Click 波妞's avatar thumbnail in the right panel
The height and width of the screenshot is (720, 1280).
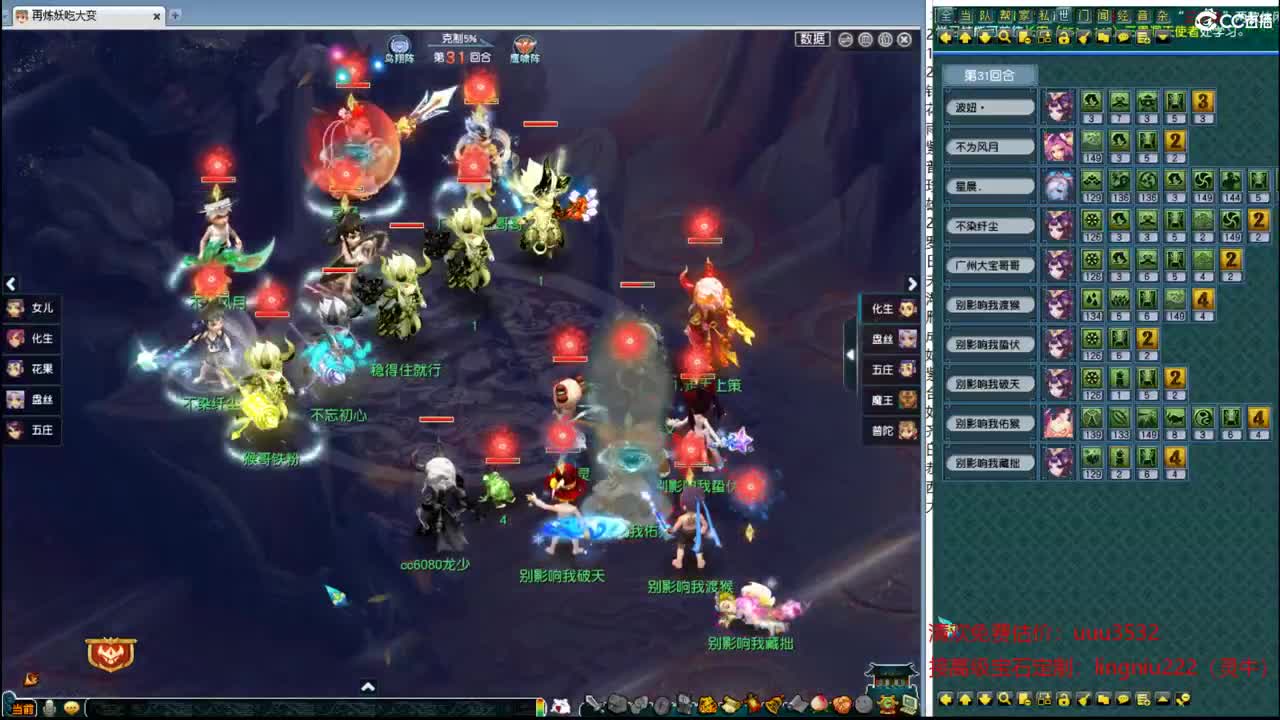pyautogui.click(x=1057, y=106)
